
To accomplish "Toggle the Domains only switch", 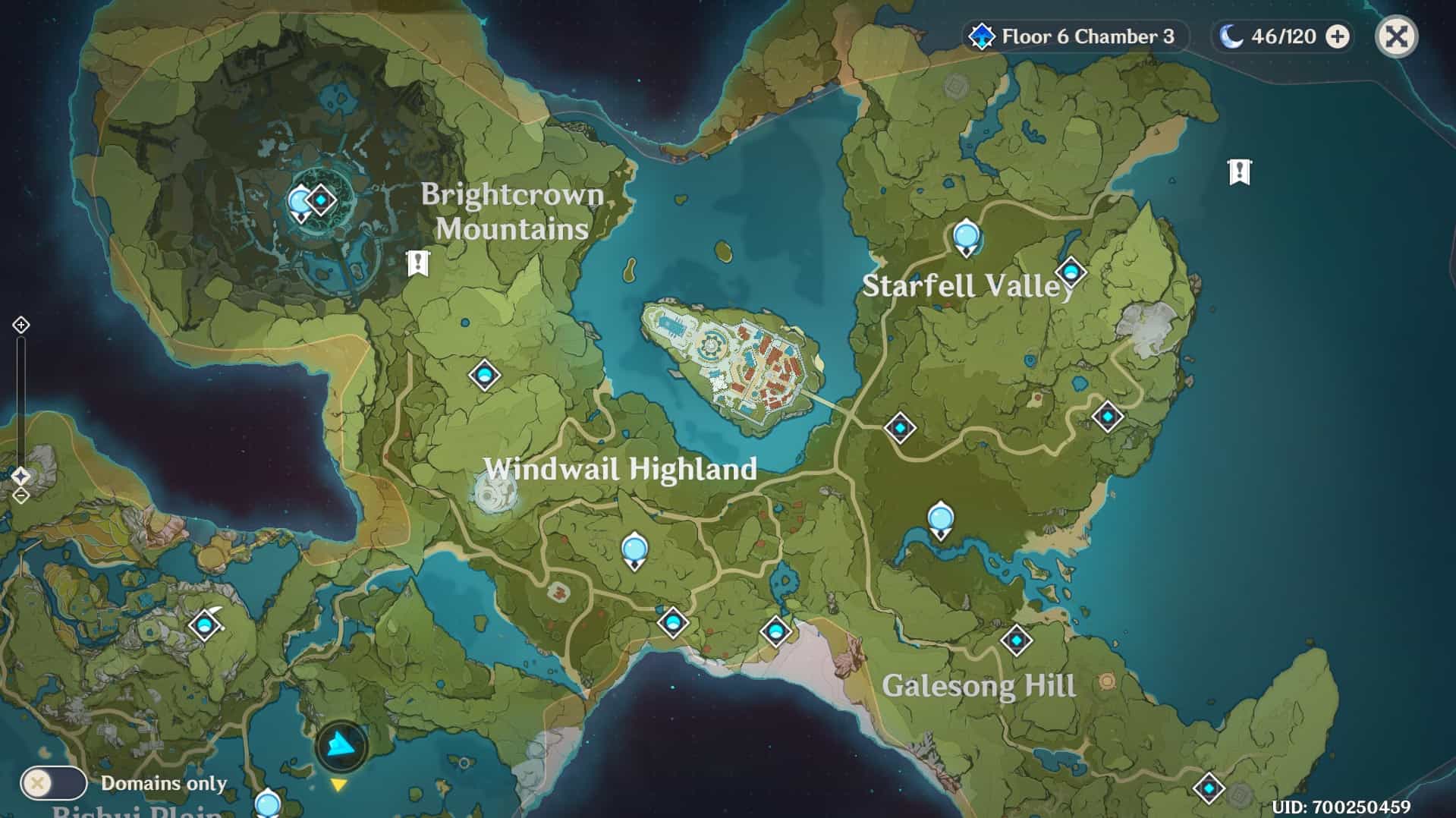I will 53,783.
